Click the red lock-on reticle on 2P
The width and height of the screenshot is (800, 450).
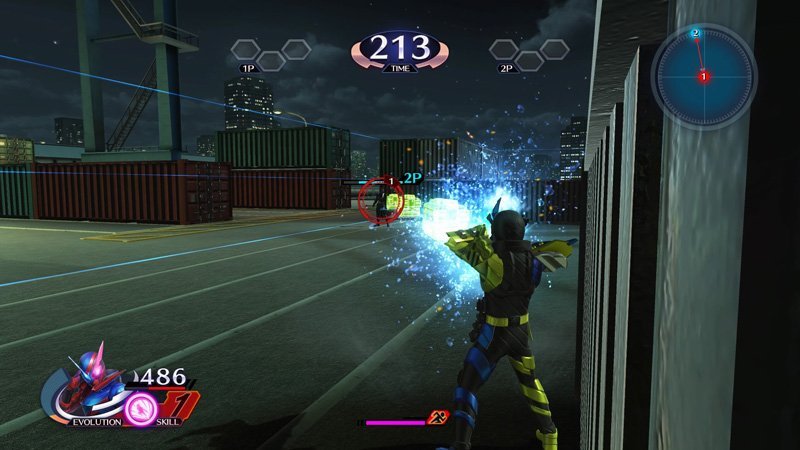379,197
